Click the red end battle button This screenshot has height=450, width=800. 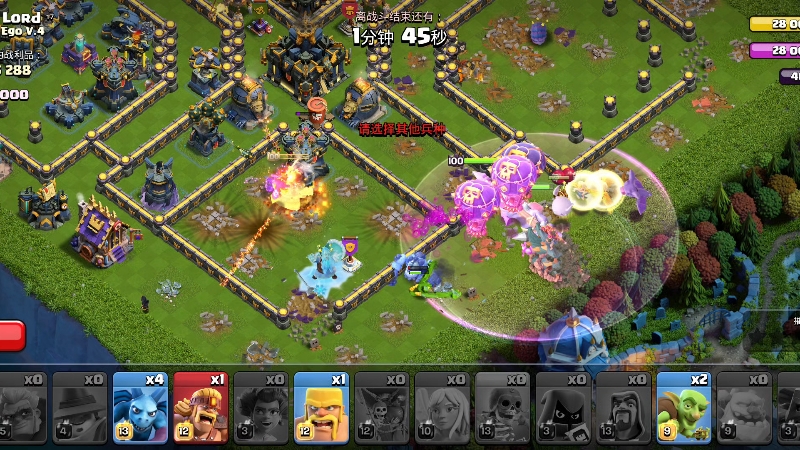(x=10, y=336)
